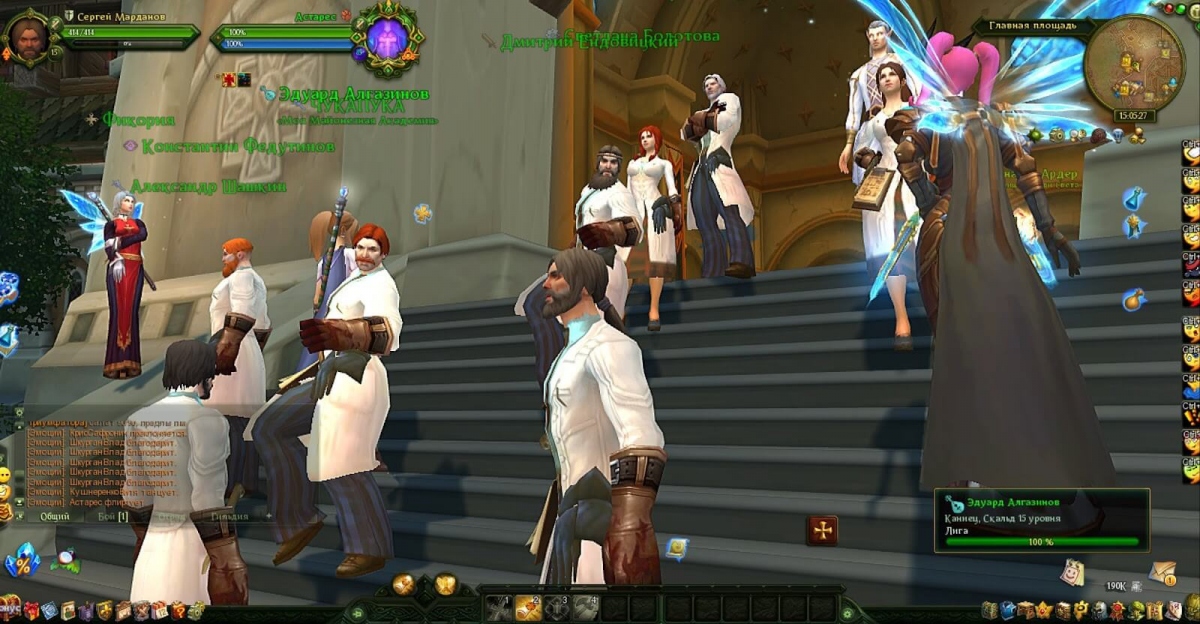Activate hotbar slot 2 scroll ability
The width and height of the screenshot is (1200, 624).
point(528,606)
